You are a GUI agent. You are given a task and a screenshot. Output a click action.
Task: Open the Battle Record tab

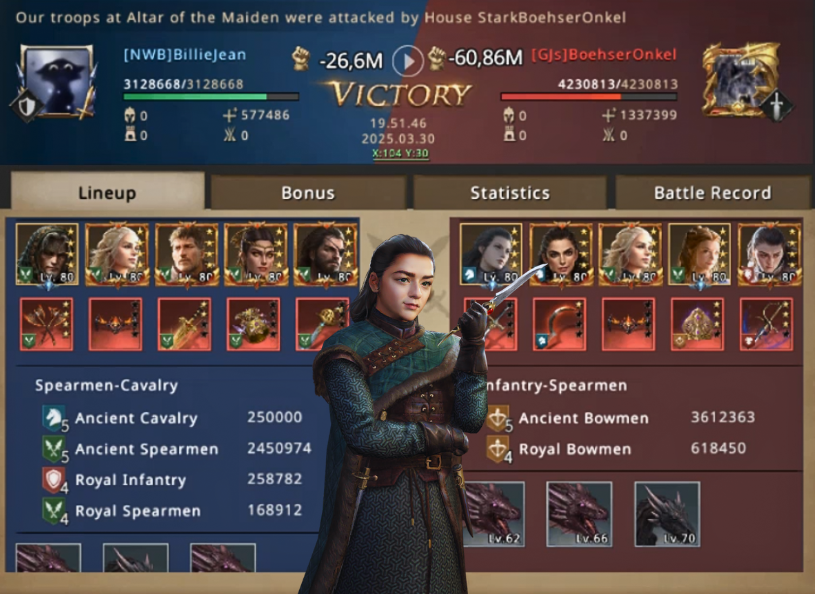pyautogui.click(x=712, y=193)
